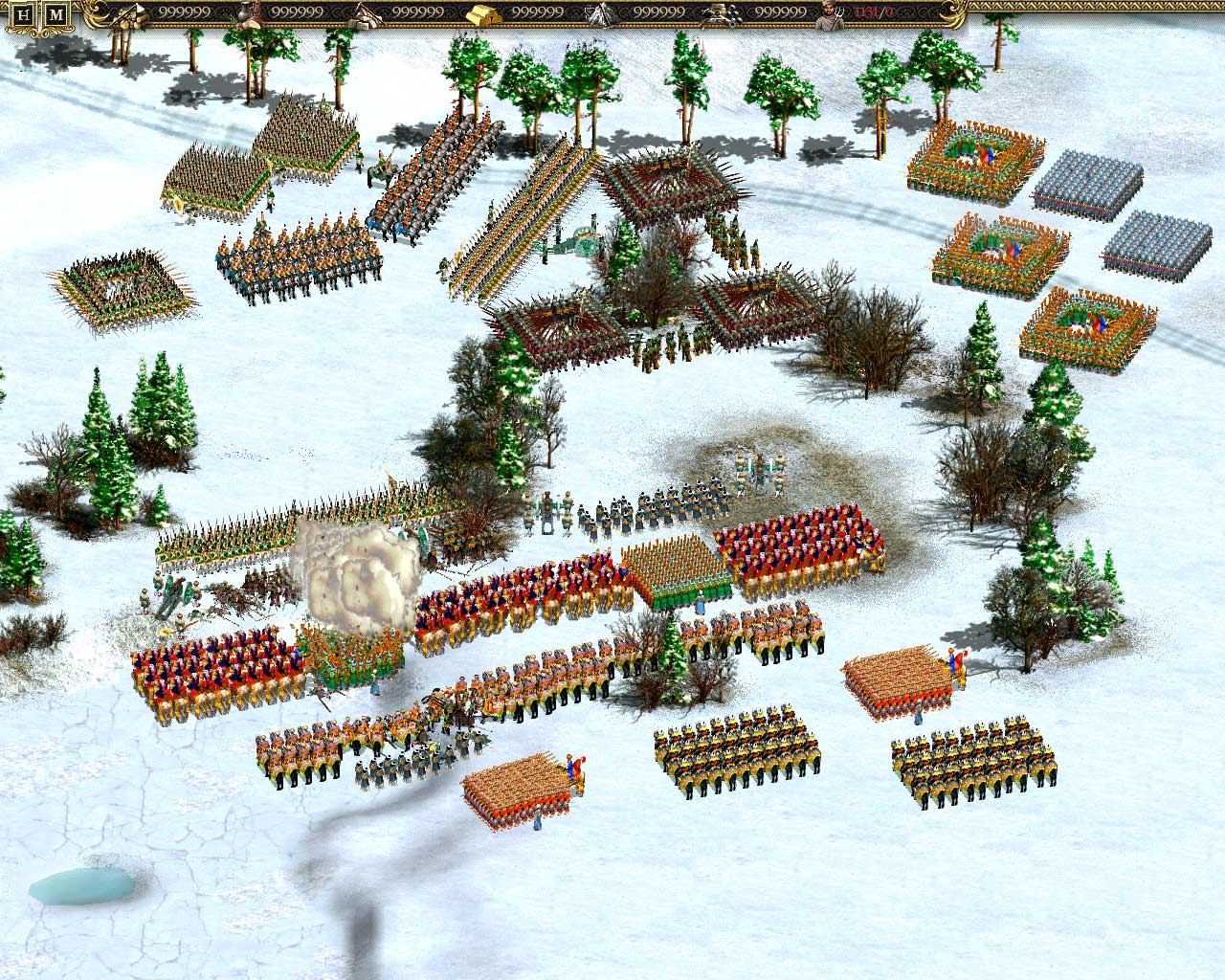1225x980 pixels.
Task: Click the population counter text 1131/0
Action: (866, 13)
